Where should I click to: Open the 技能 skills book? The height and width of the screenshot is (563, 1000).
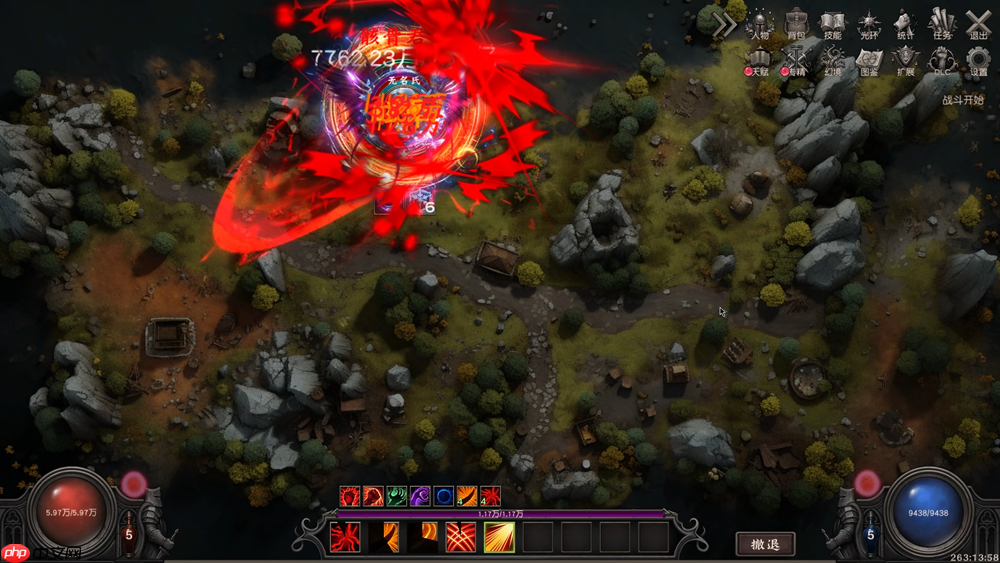pos(833,24)
